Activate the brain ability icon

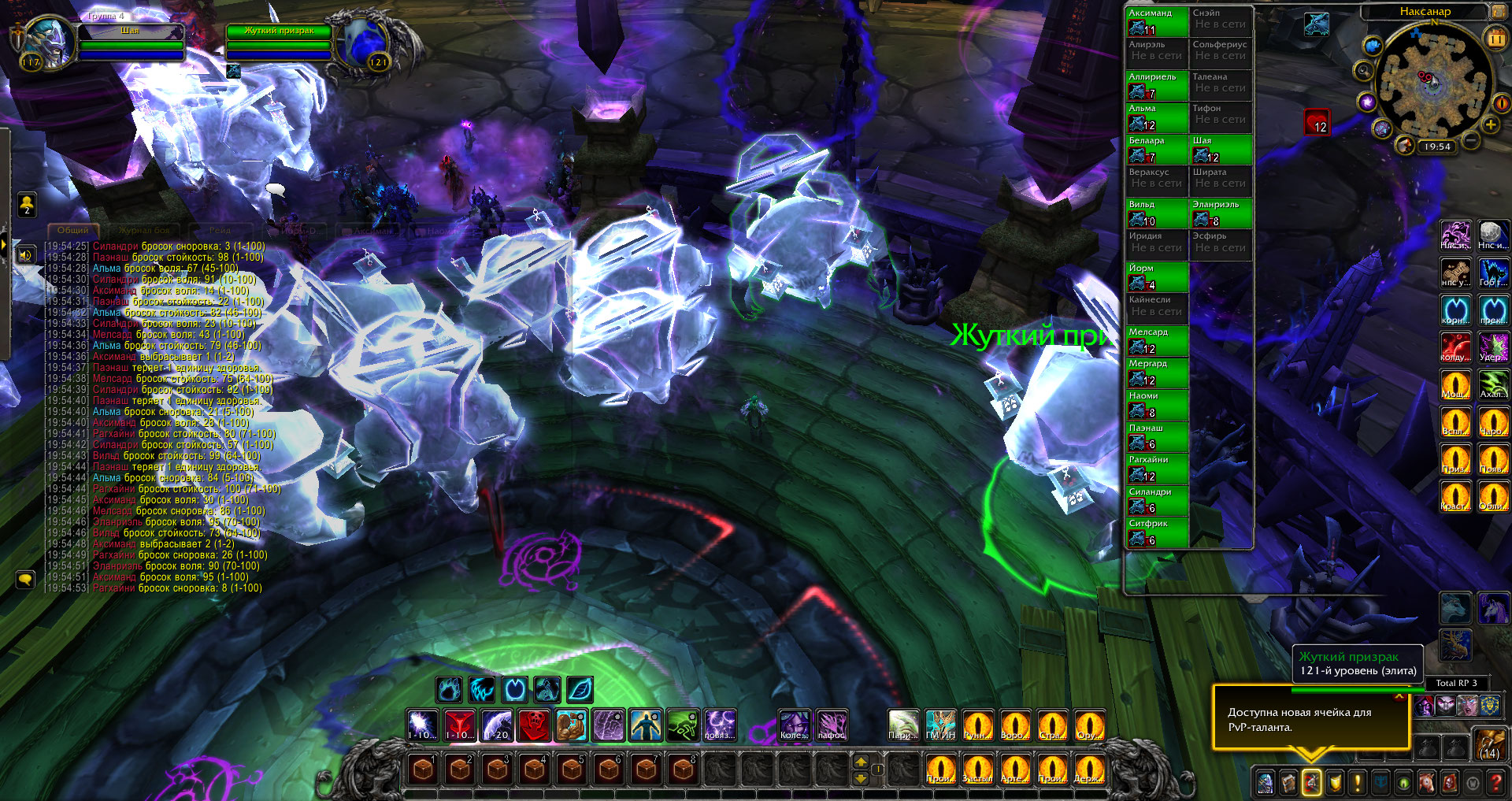609,725
